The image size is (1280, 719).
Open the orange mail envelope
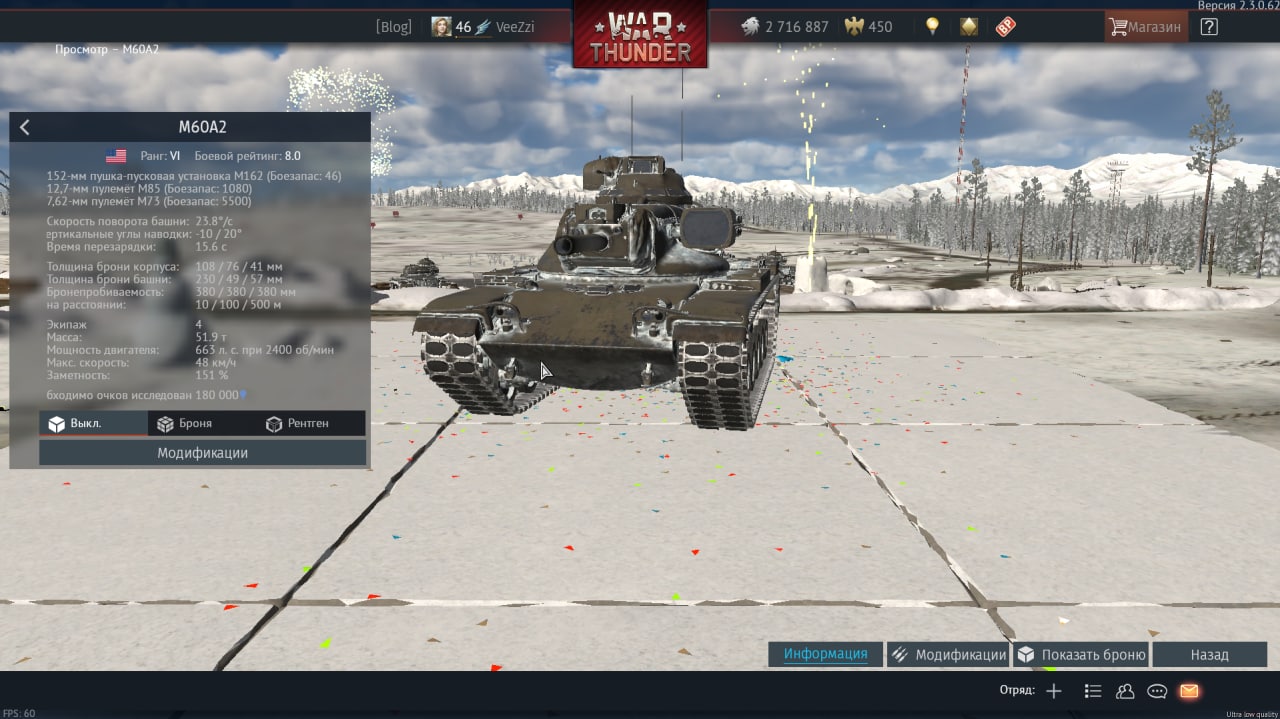pos(1189,691)
